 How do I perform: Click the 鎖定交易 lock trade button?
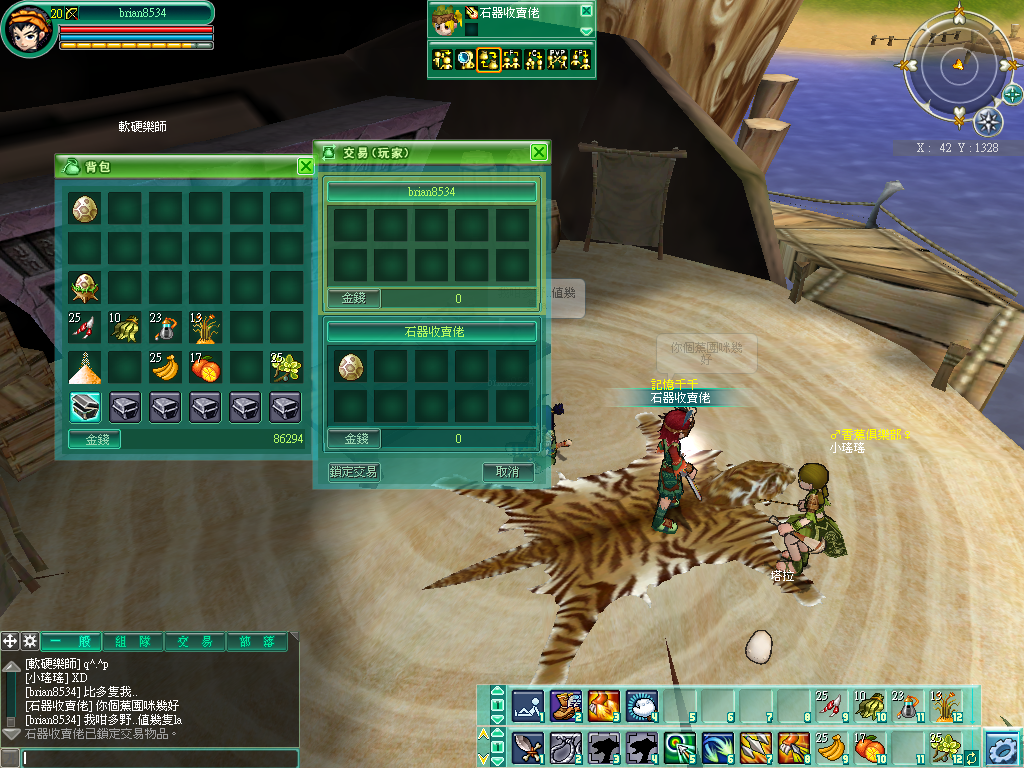click(x=354, y=471)
